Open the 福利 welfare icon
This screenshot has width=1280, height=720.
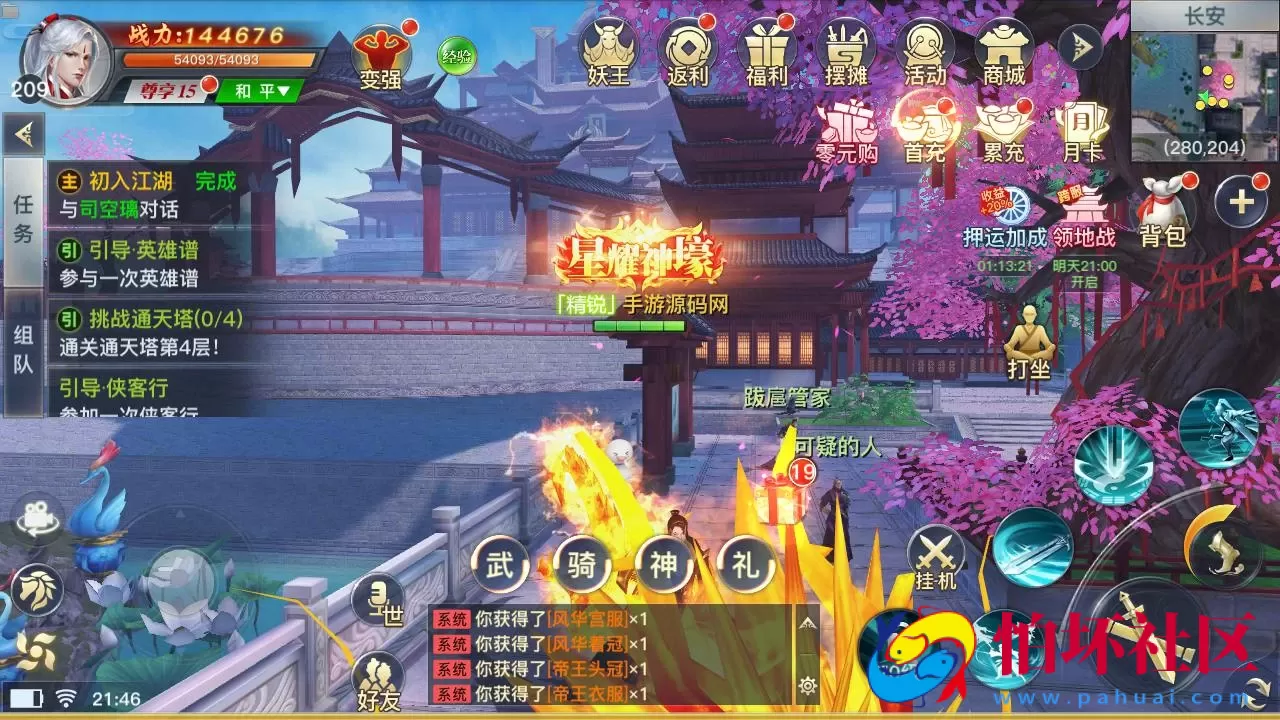(767, 49)
